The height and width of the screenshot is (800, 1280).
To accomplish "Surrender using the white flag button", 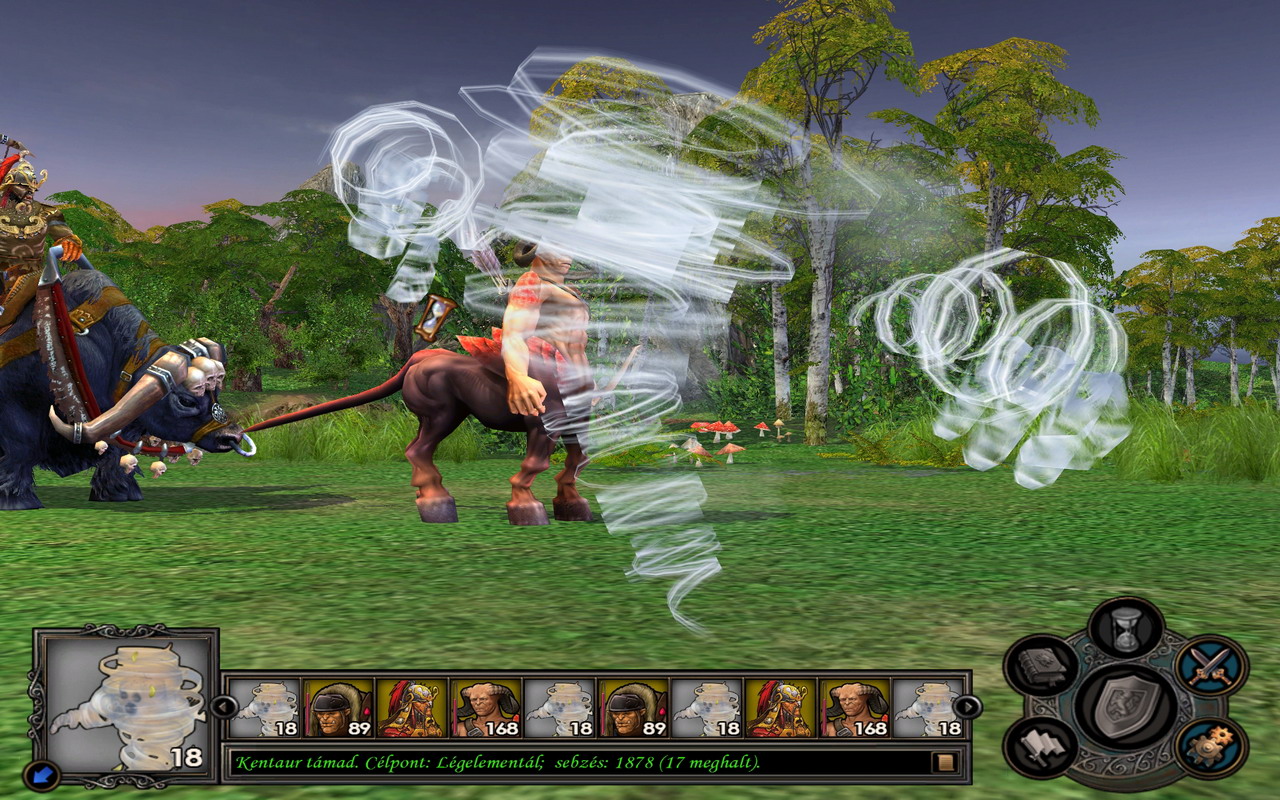I will click(x=1041, y=746).
